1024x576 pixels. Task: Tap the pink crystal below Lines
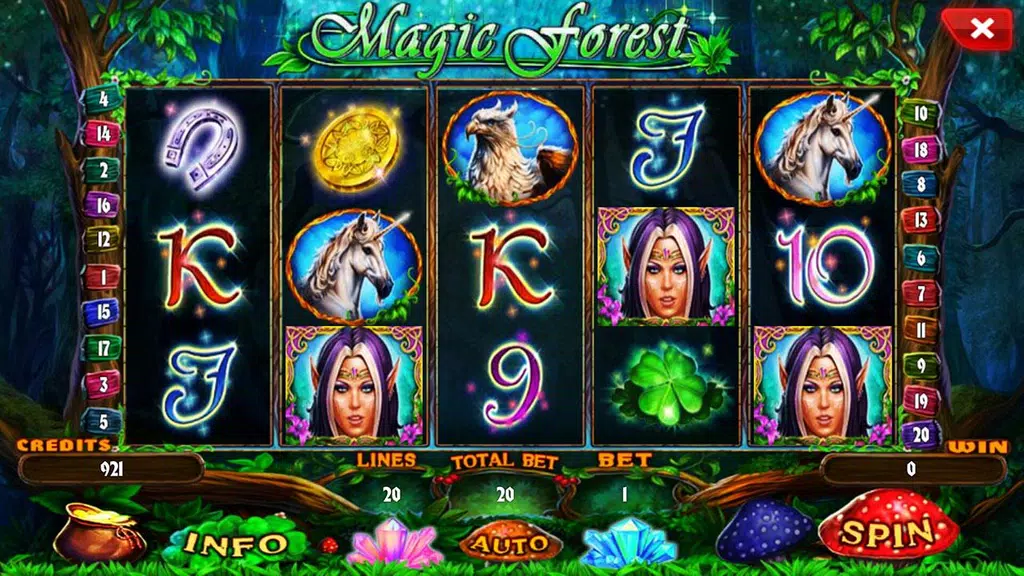coord(396,543)
